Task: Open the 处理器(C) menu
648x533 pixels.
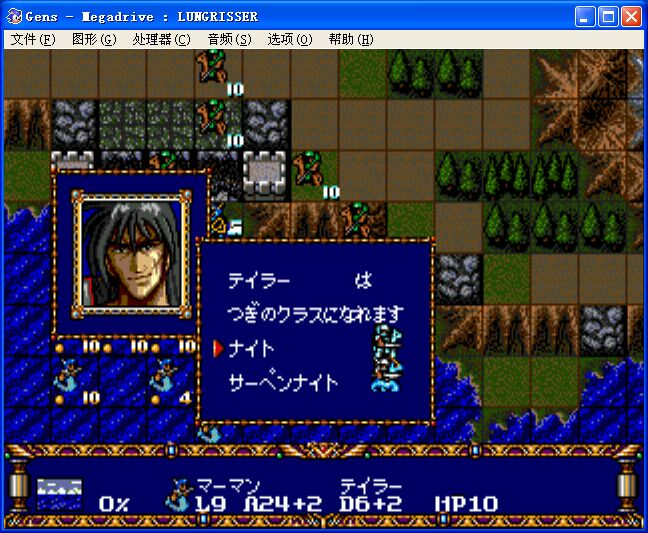Action: [x=161, y=39]
